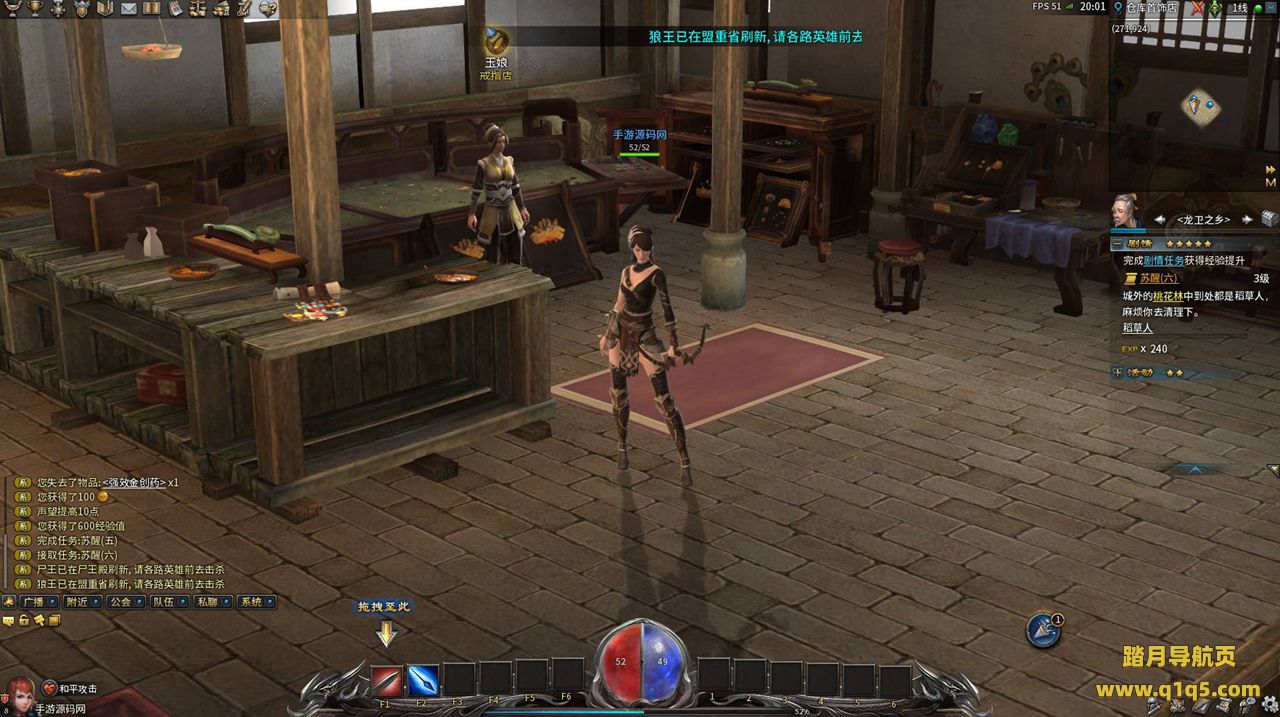
Task: Open the 苏醒(六) quest entry
Action: (x=1156, y=278)
